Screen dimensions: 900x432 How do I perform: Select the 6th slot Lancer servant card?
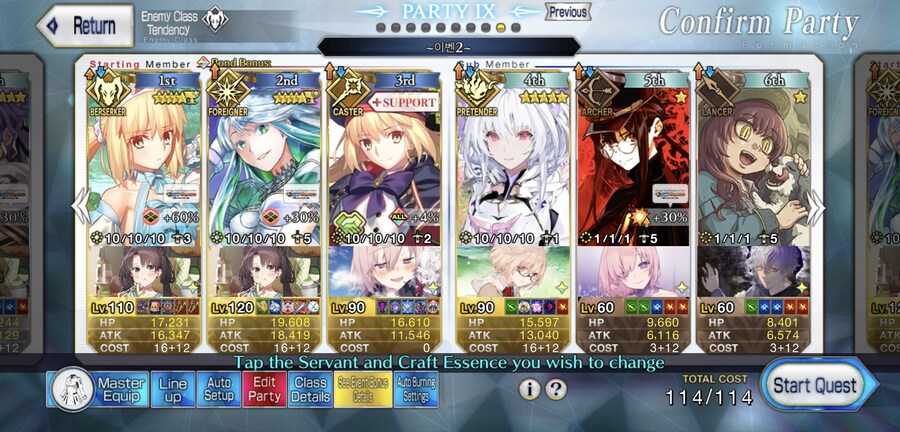click(754, 160)
